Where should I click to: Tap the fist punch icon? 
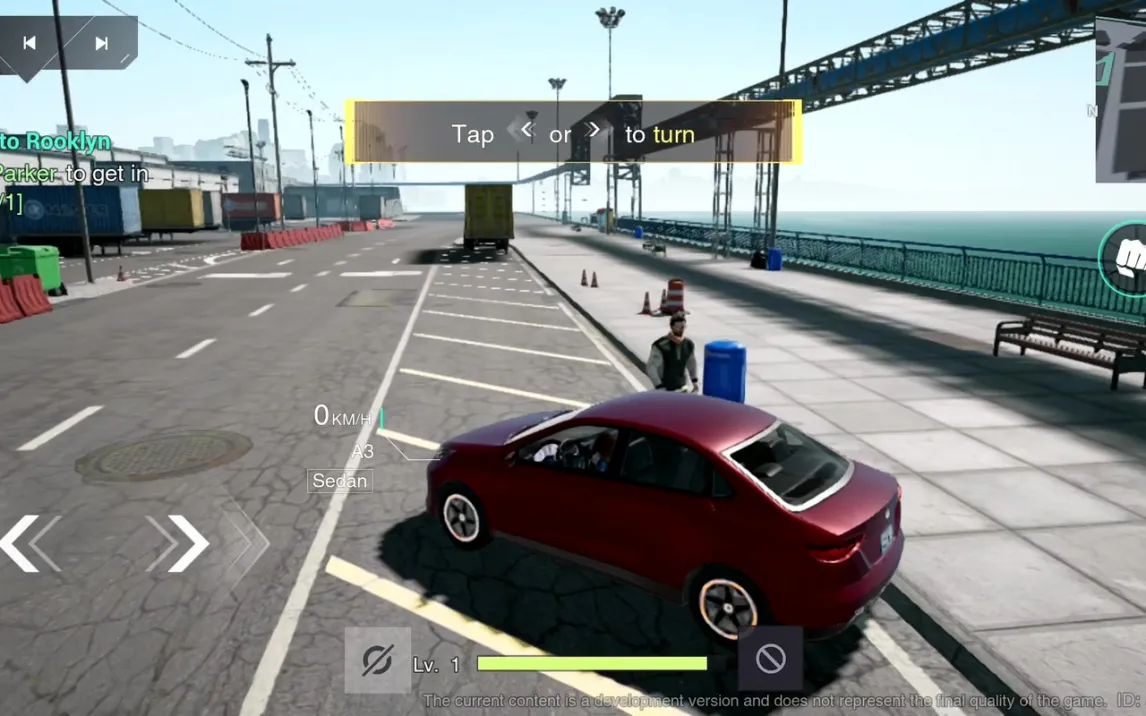(x=1129, y=259)
